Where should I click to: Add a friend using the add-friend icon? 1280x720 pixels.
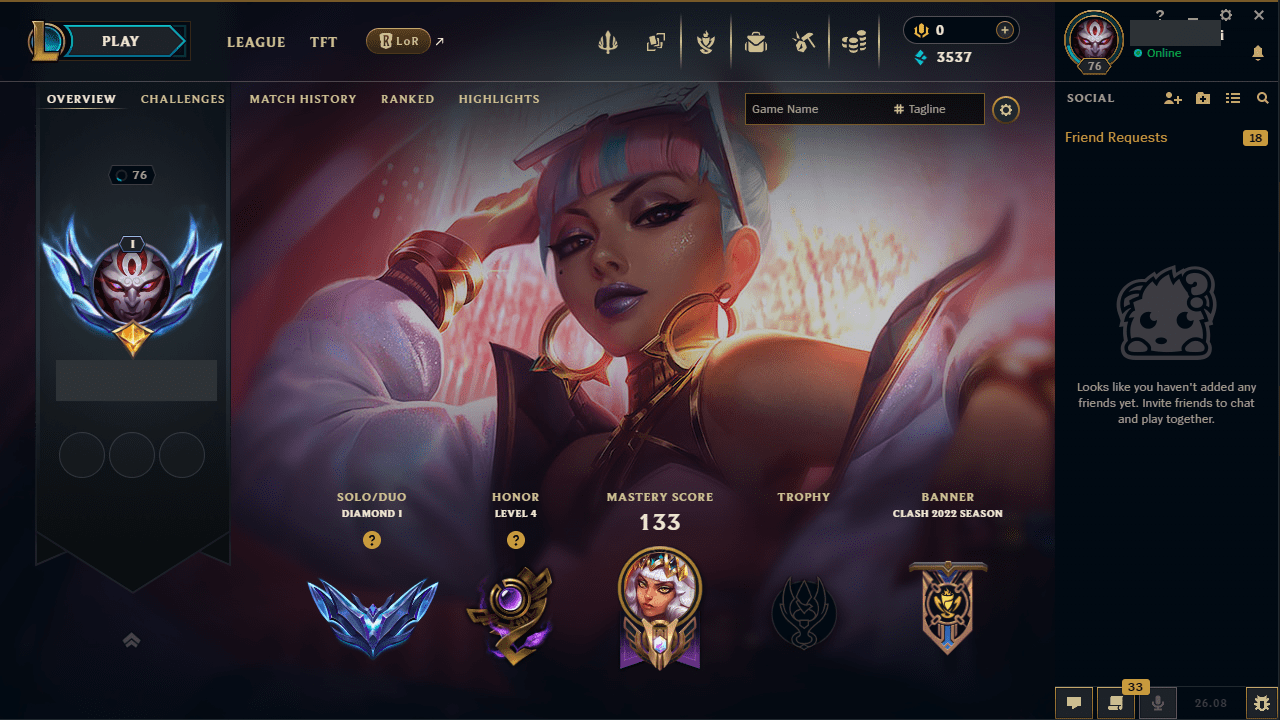coord(1172,98)
